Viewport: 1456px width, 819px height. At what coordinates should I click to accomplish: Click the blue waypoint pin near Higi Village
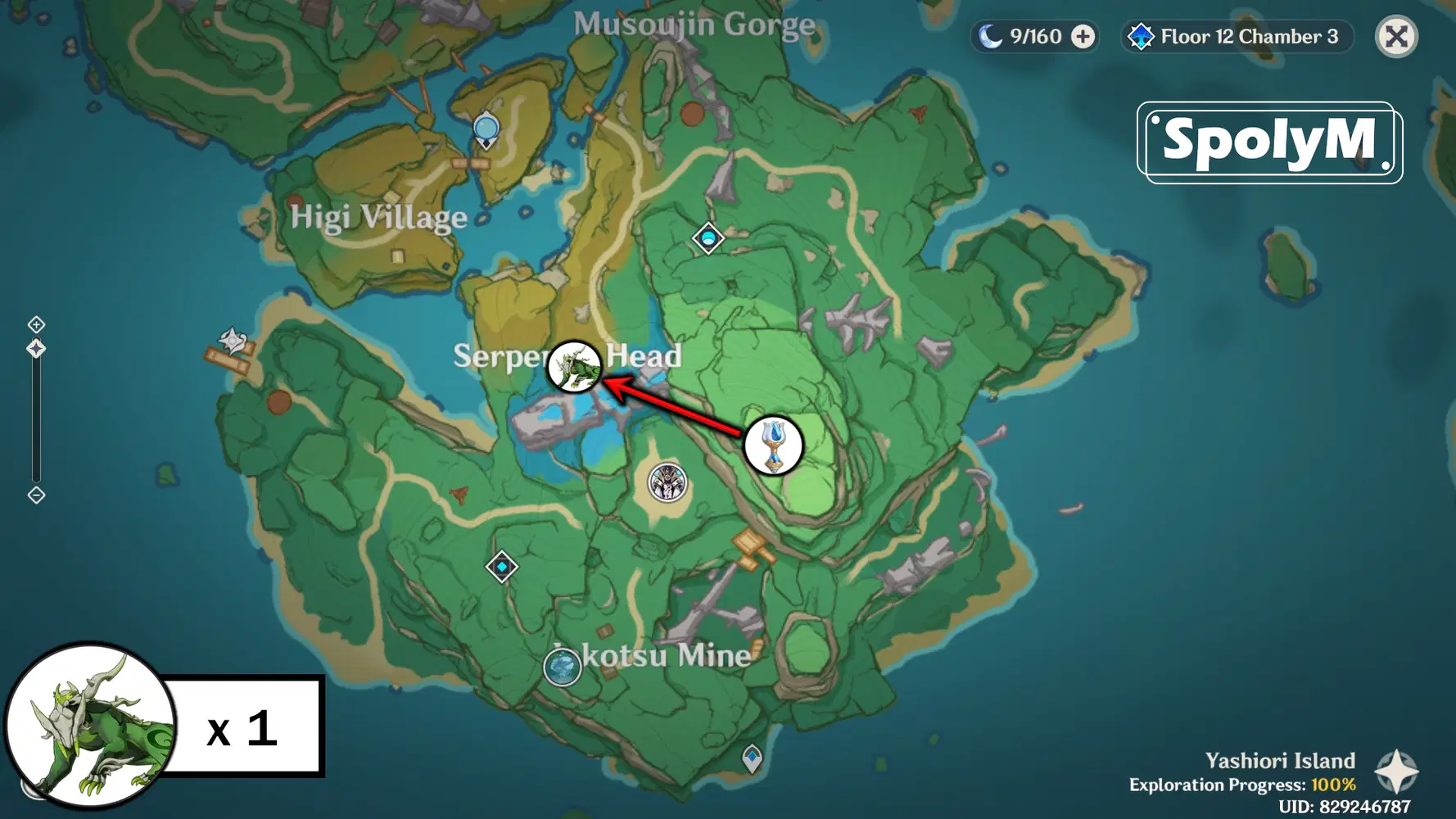486,128
